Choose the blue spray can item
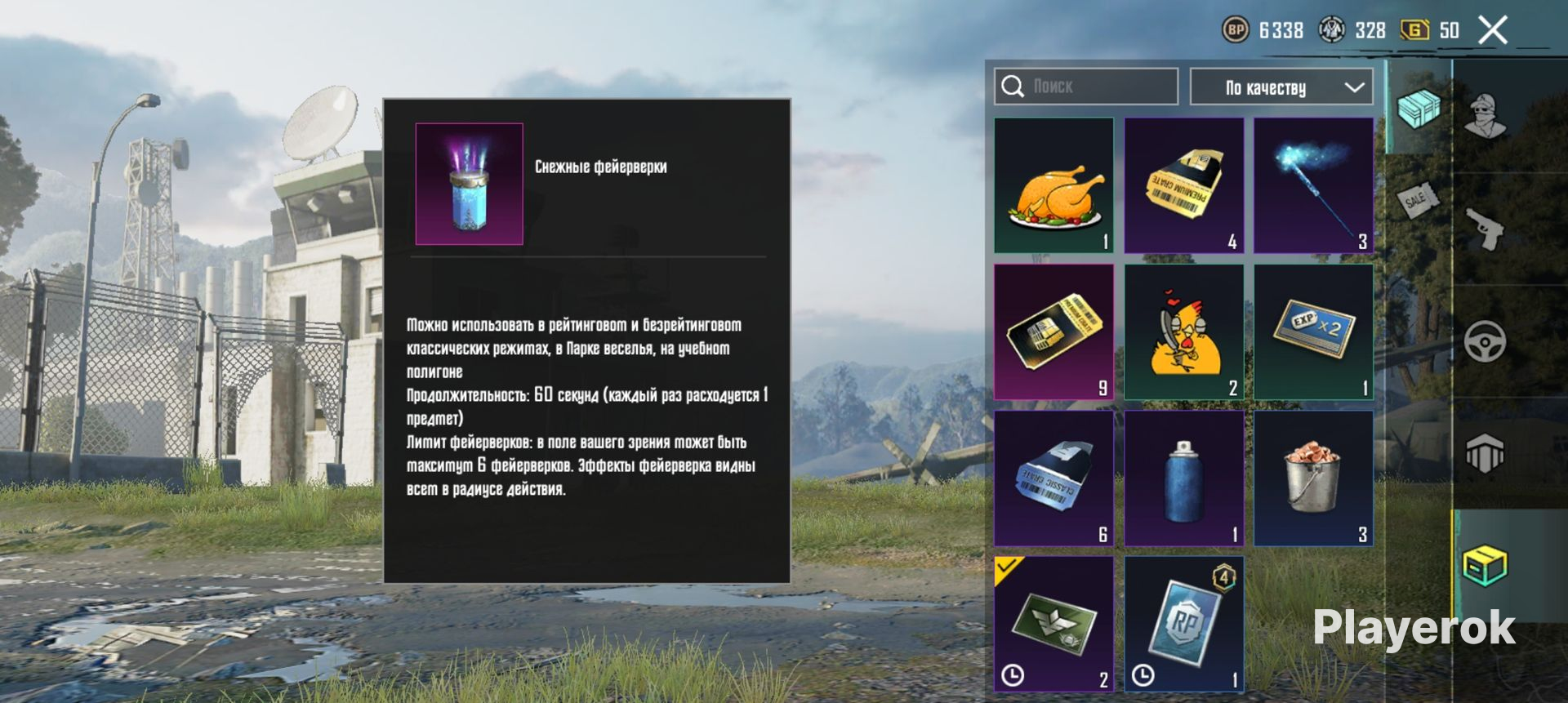 (x=1183, y=478)
